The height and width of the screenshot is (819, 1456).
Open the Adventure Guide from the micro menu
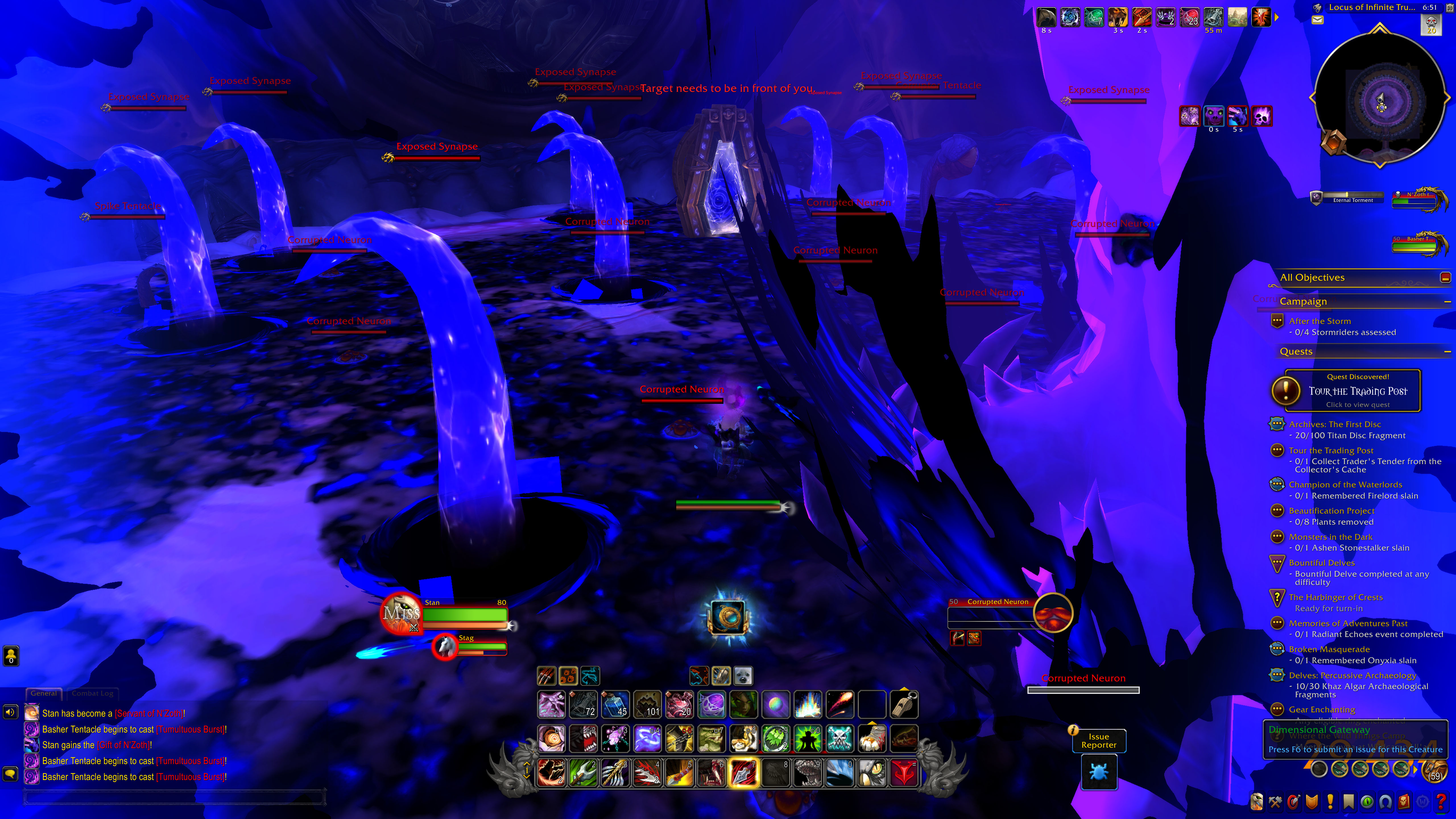(x=1404, y=802)
